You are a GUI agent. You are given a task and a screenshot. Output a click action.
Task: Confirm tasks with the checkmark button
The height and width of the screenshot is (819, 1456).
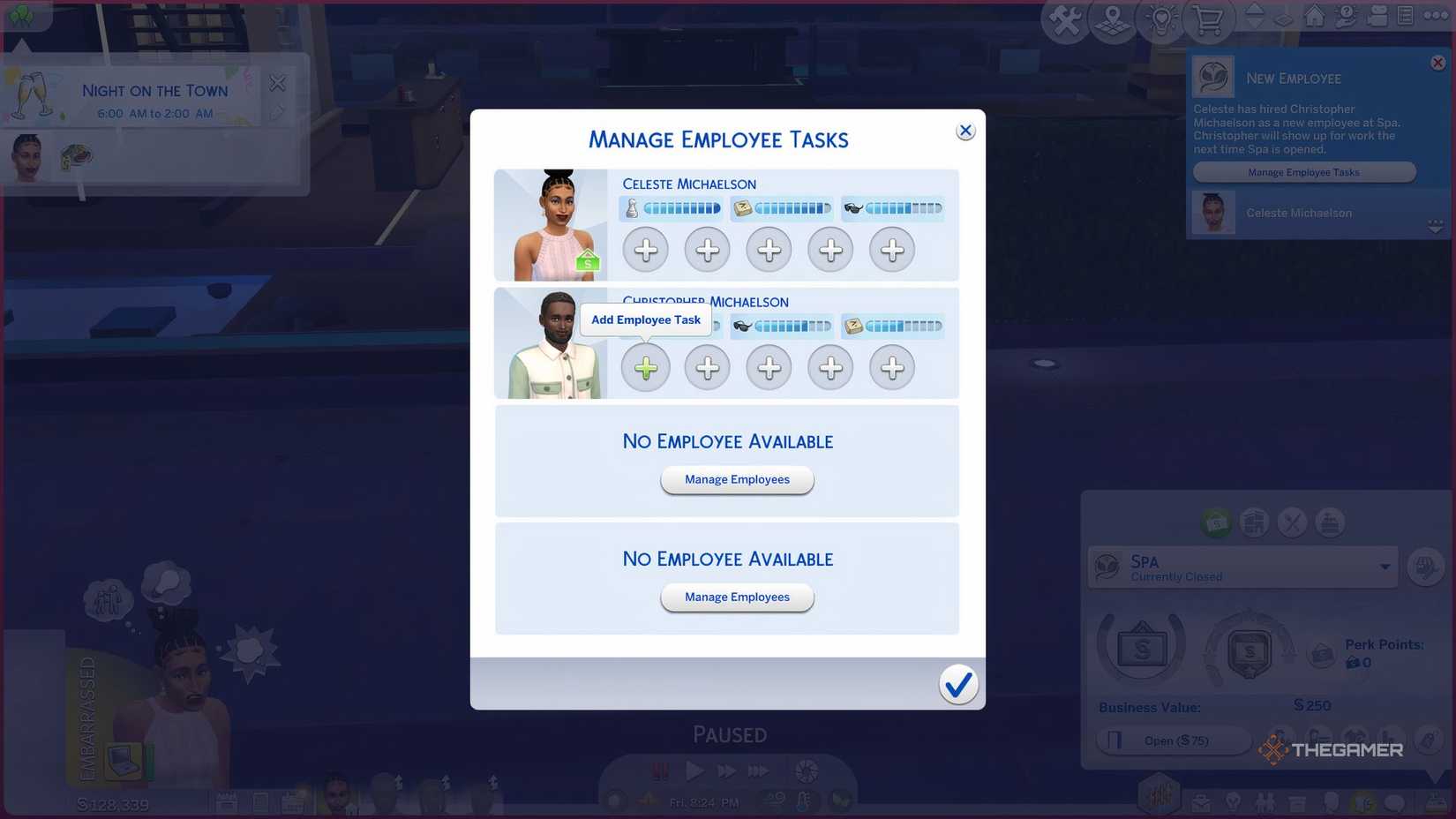coord(958,684)
